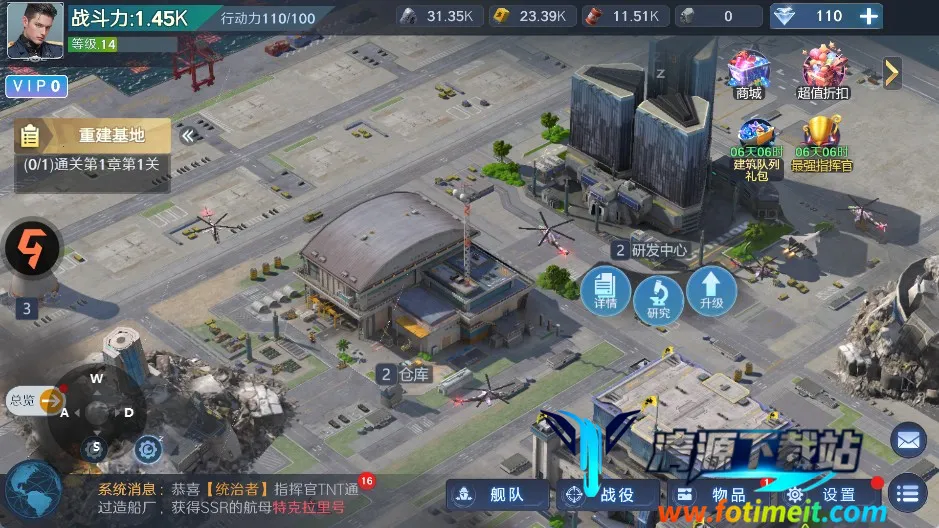This screenshot has width=939, height=528.
Task: Open the 超值折扣 discount offer
Action: tap(823, 73)
